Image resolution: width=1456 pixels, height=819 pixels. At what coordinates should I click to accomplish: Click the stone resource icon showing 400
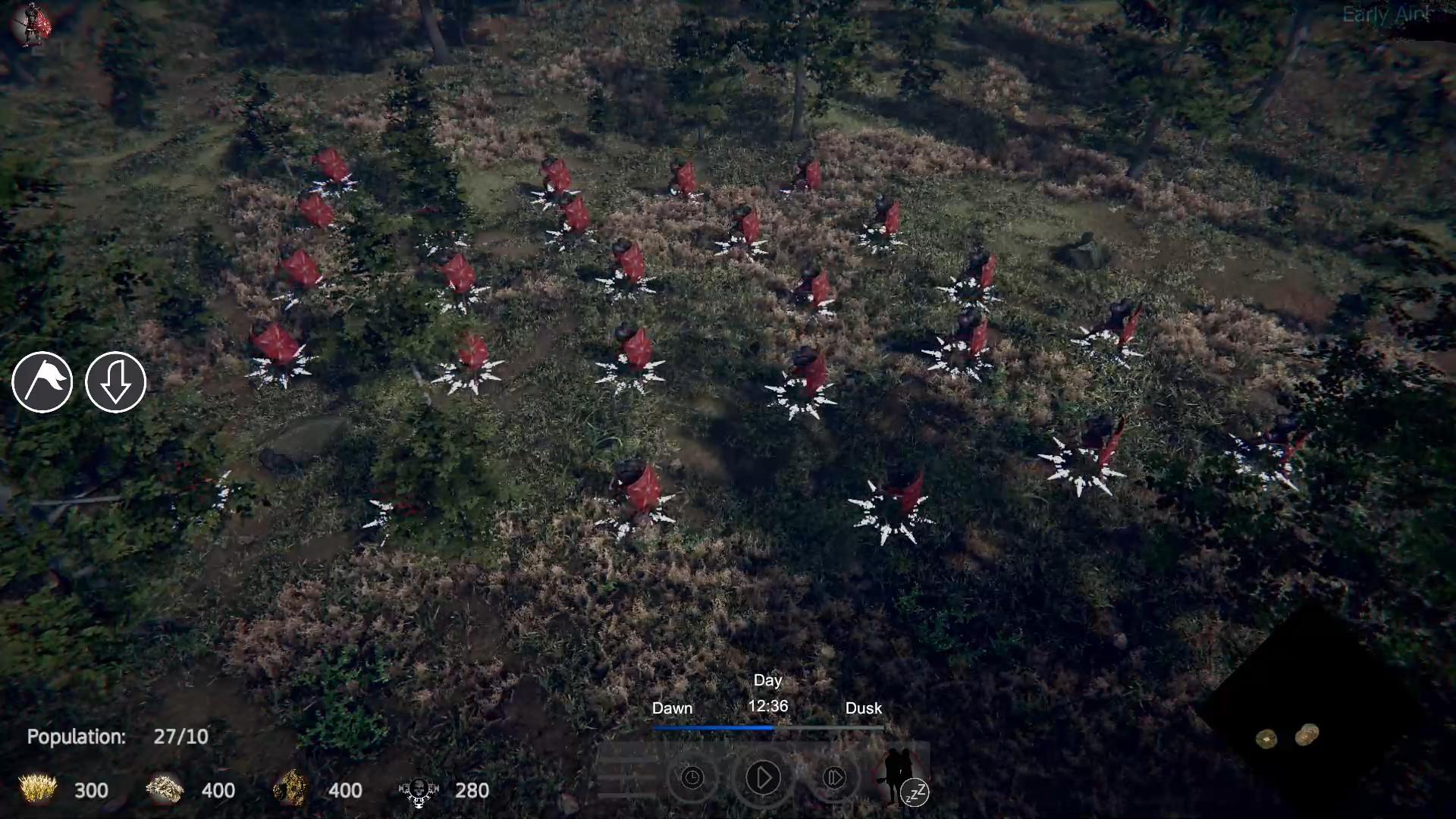click(163, 790)
